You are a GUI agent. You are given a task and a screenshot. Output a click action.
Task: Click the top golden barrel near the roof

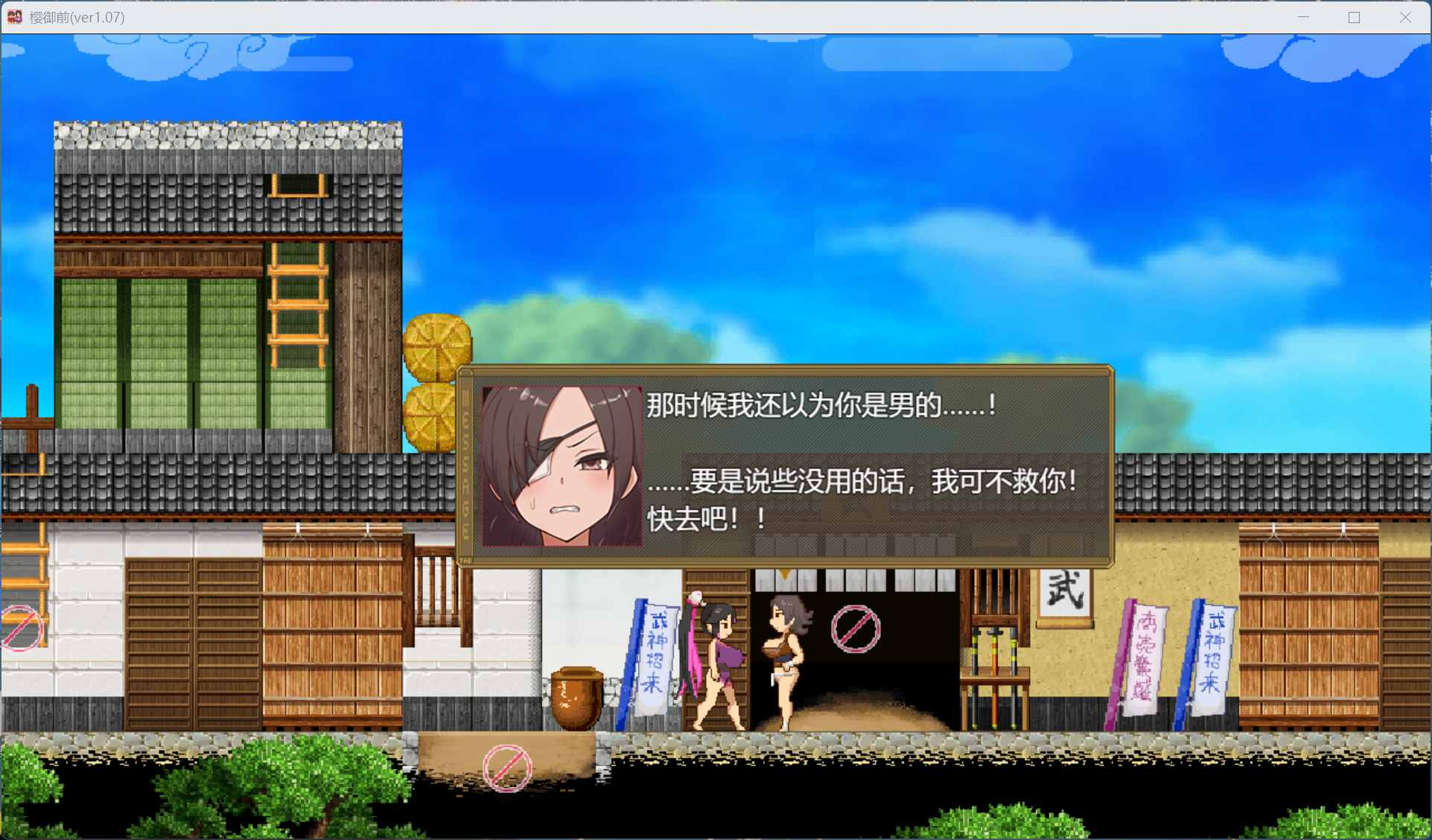[437, 343]
